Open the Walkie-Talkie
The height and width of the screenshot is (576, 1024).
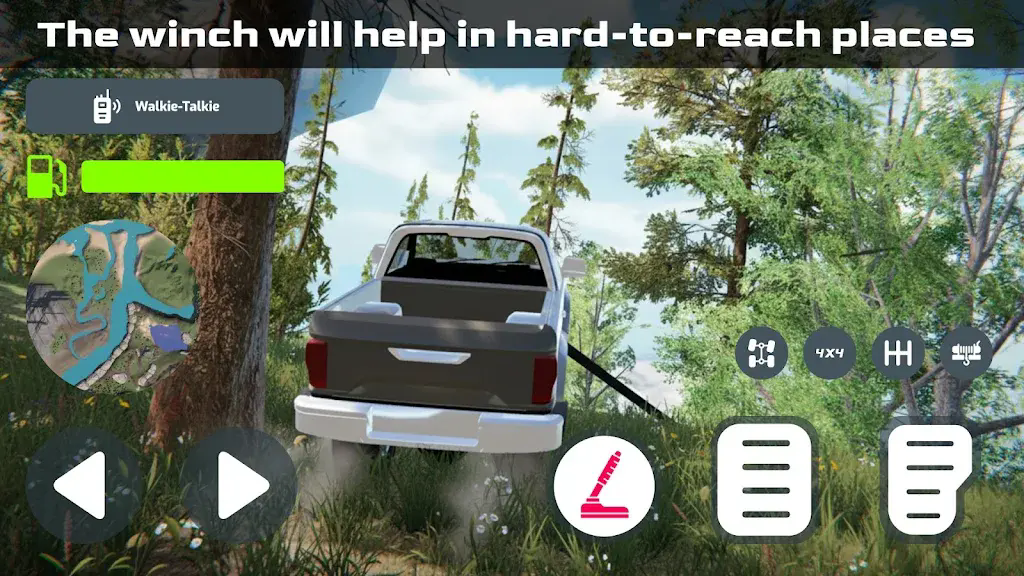pos(155,106)
